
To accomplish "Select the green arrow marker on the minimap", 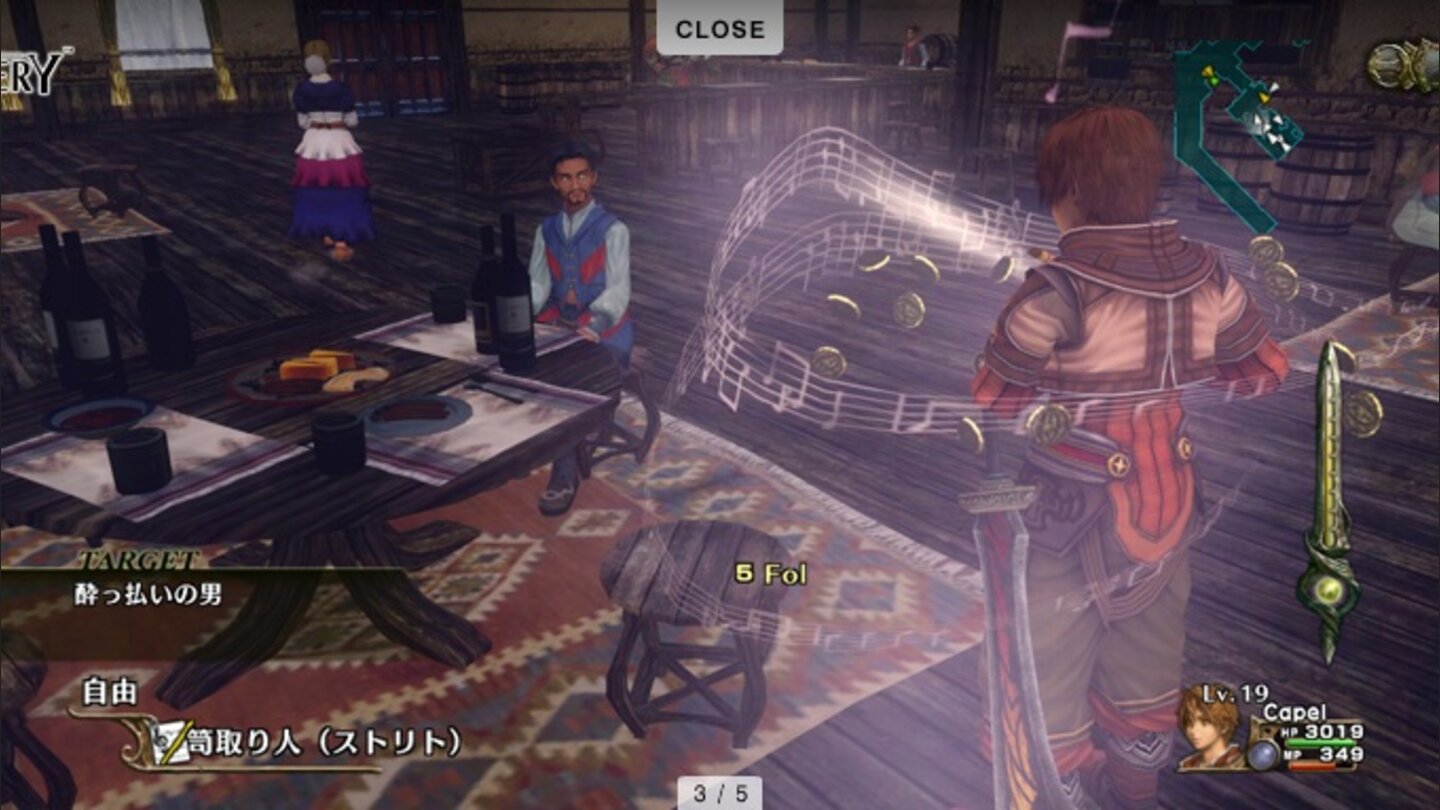I will [x=1213, y=80].
